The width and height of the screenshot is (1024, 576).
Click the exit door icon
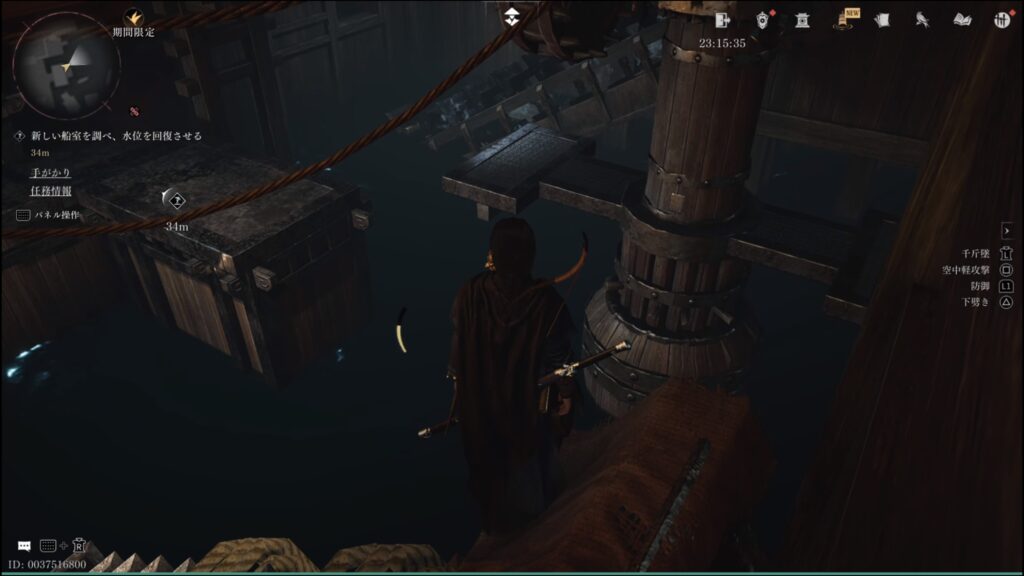pyautogui.click(x=723, y=20)
